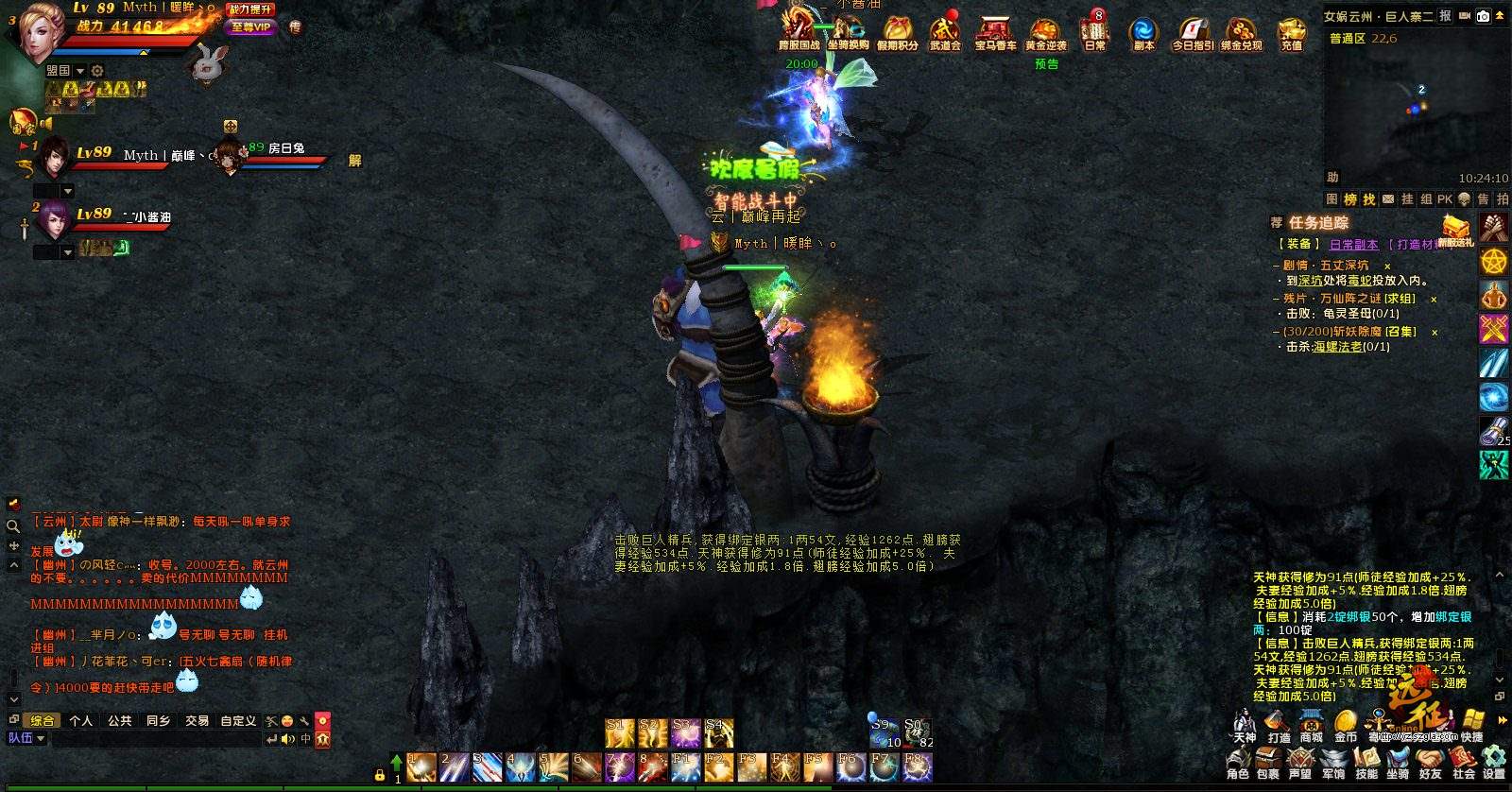Viewport: 1512px width, 792px height.
Task: Open the 武道会 tournament event
Action: click(x=945, y=32)
